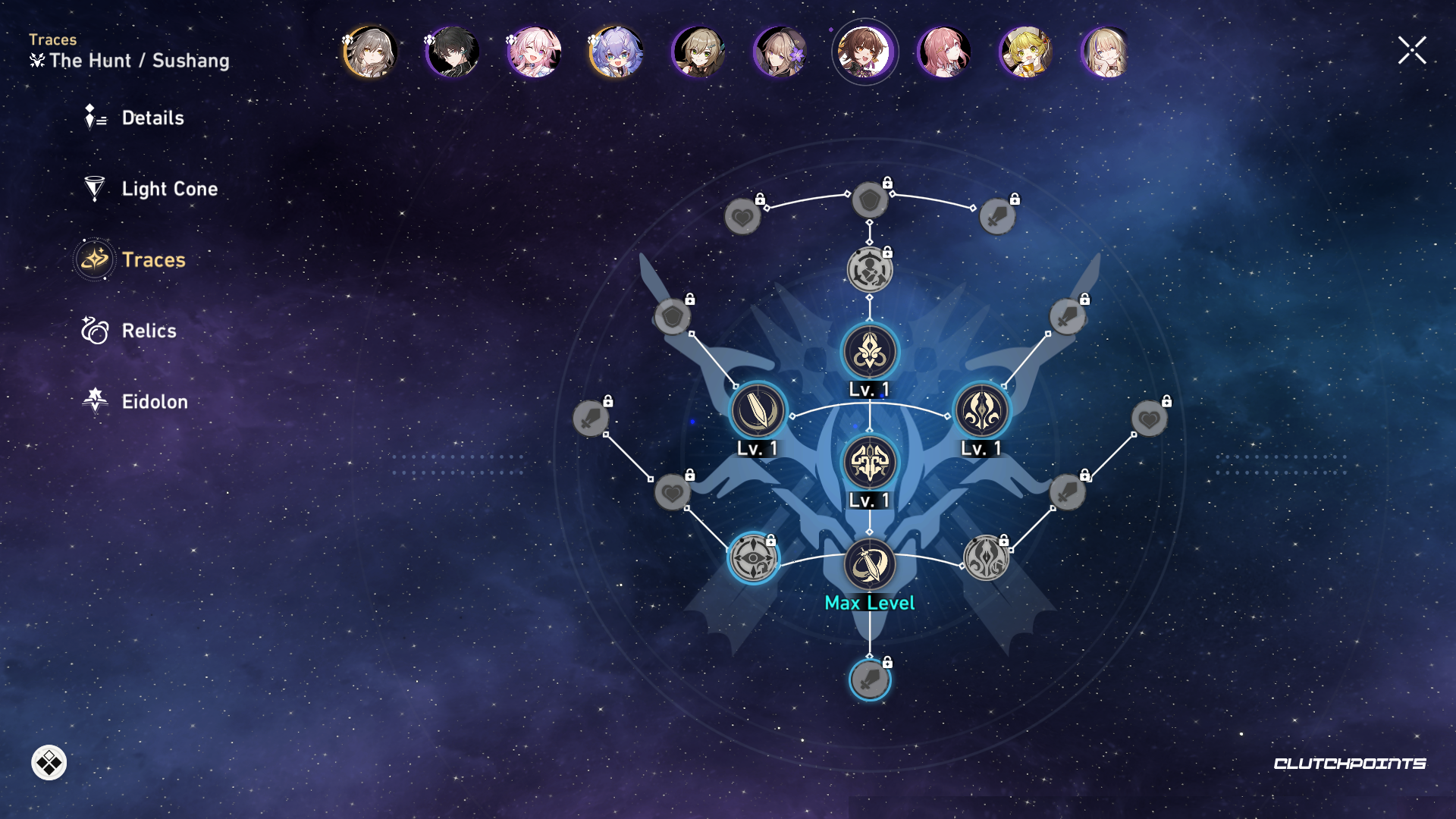The width and height of the screenshot is (1456, 819).
Task: Show the Eidolon tab
Action: (154, 402)
